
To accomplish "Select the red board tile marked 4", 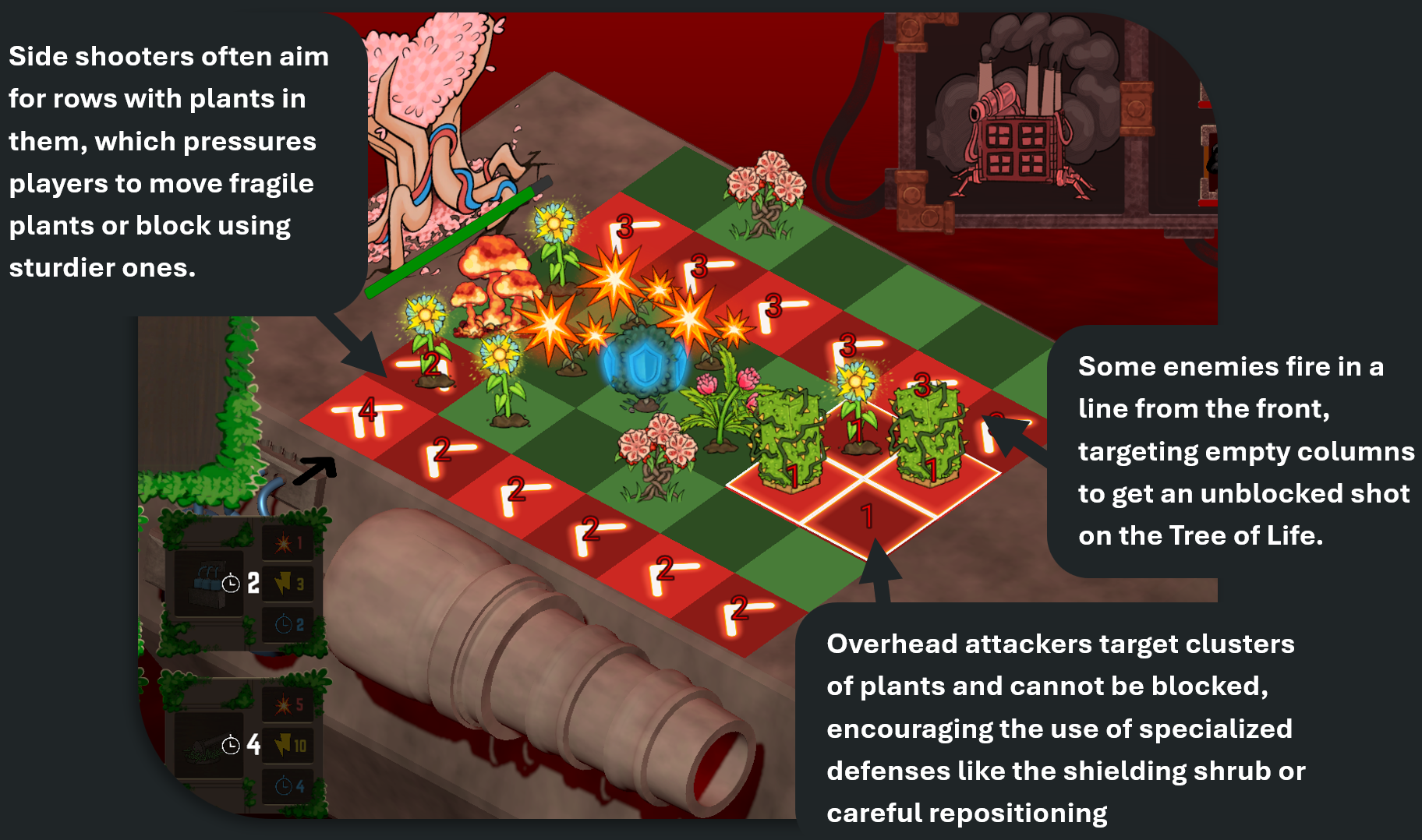I will pyautogui.click(x=367, y=413).
